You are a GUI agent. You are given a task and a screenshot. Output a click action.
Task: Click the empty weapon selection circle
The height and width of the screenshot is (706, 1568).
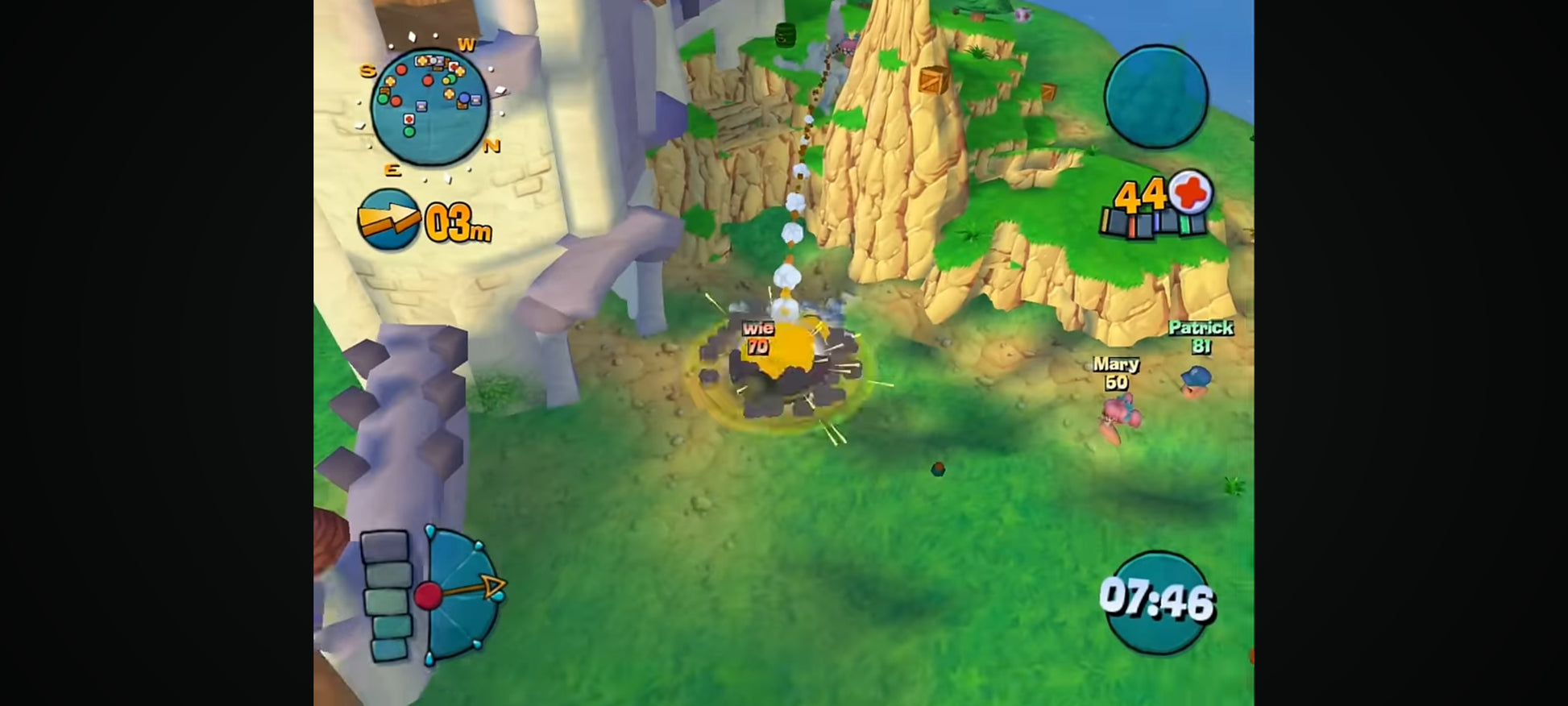pos(1155,97)
